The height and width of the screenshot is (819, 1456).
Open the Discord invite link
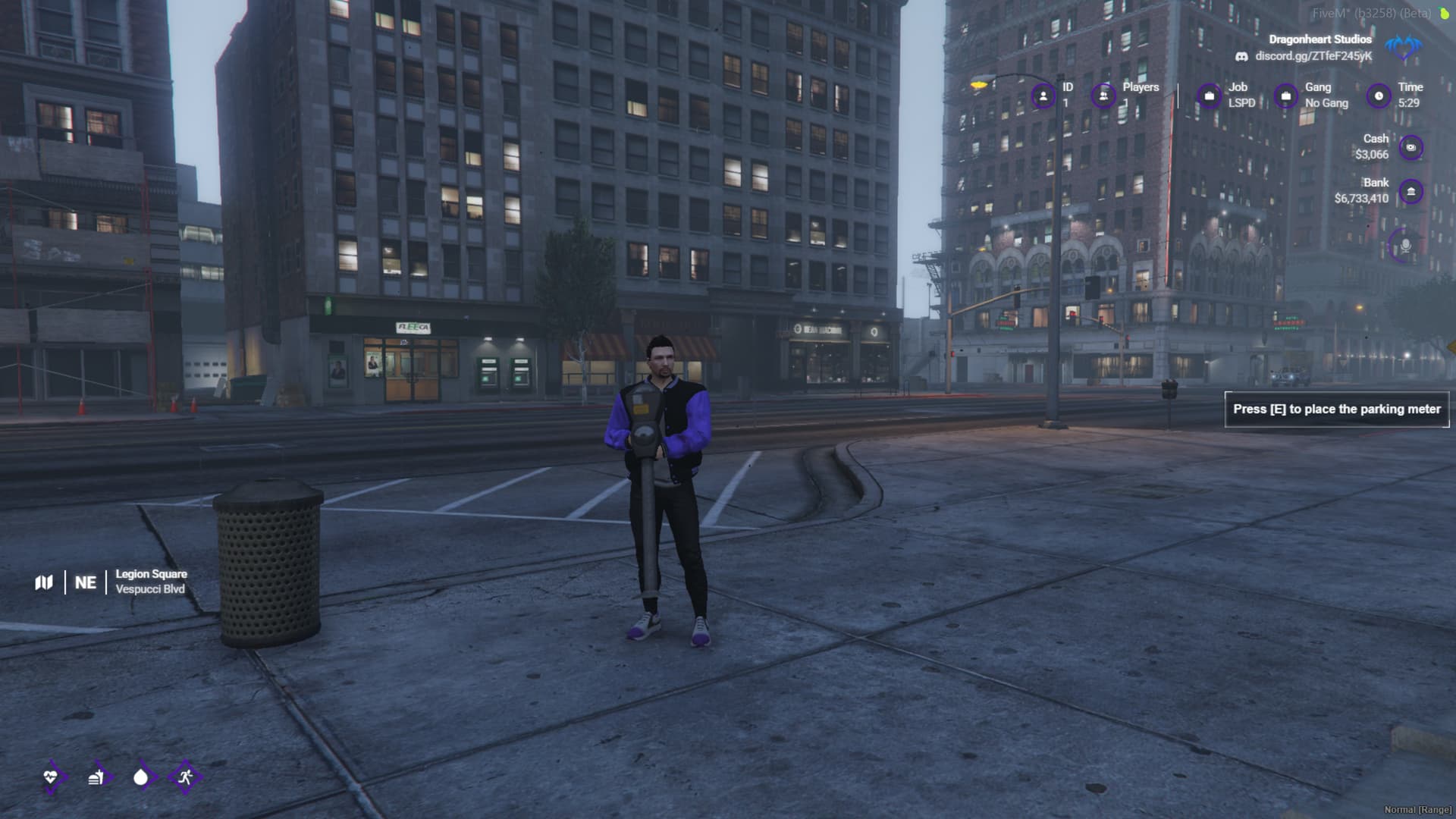click(1313, 56)
